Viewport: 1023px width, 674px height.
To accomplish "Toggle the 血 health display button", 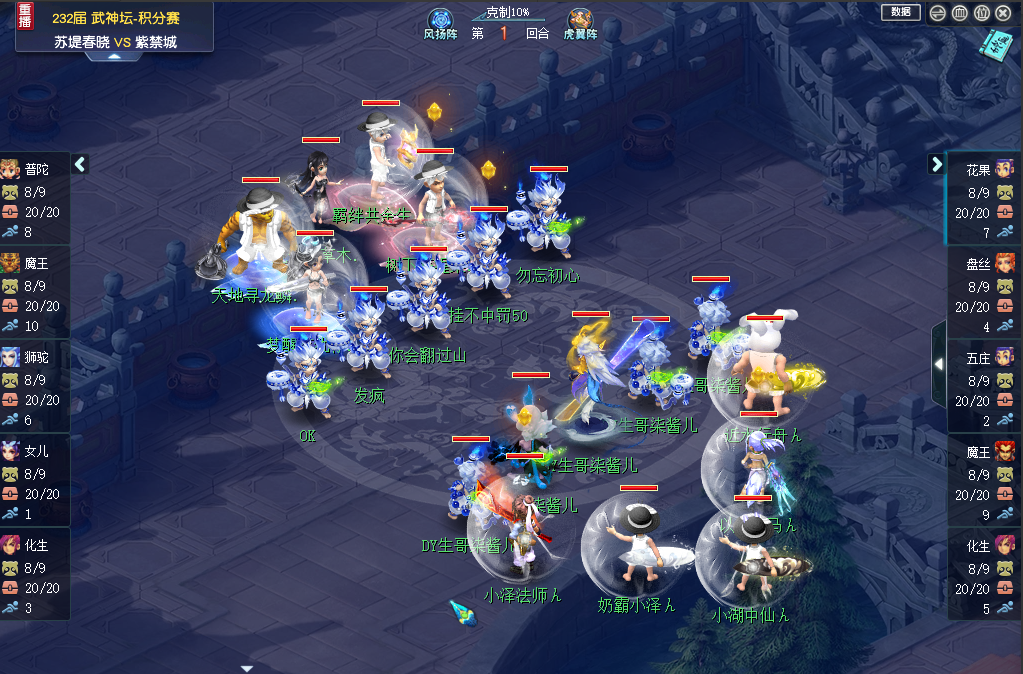I will pos(959,13).
